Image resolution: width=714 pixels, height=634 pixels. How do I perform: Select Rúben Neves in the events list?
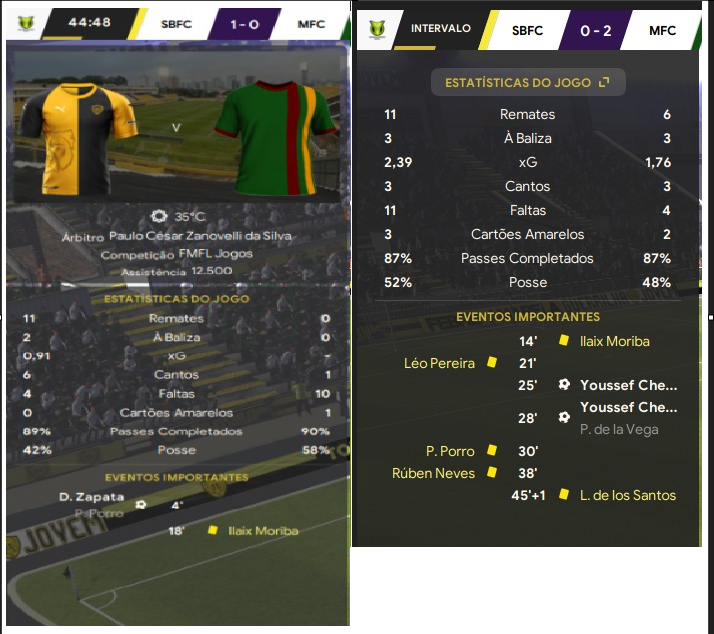(433, 473)
